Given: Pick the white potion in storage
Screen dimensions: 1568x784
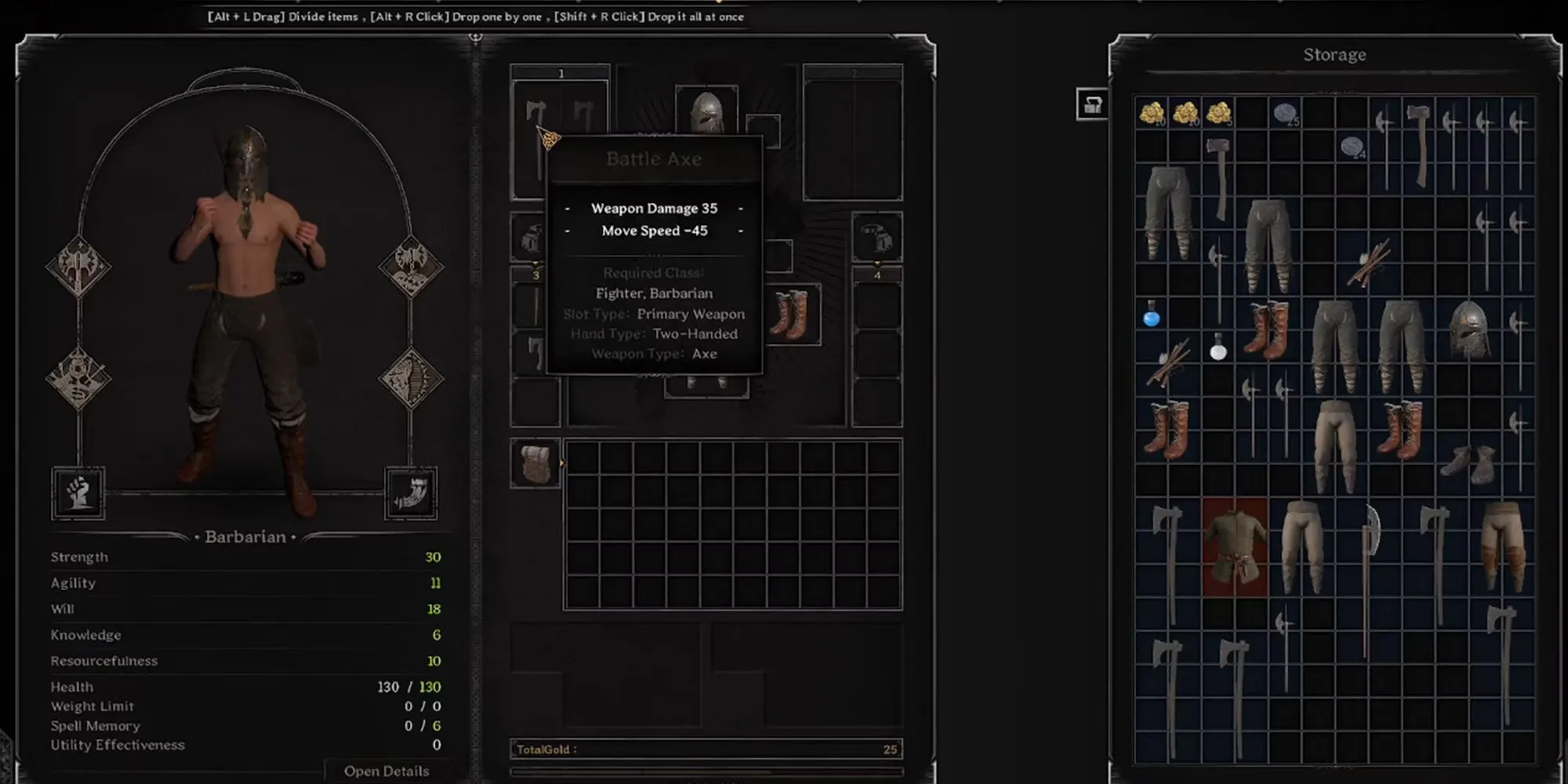Looking at the screenshot, I should click(x=1218, y=347).
